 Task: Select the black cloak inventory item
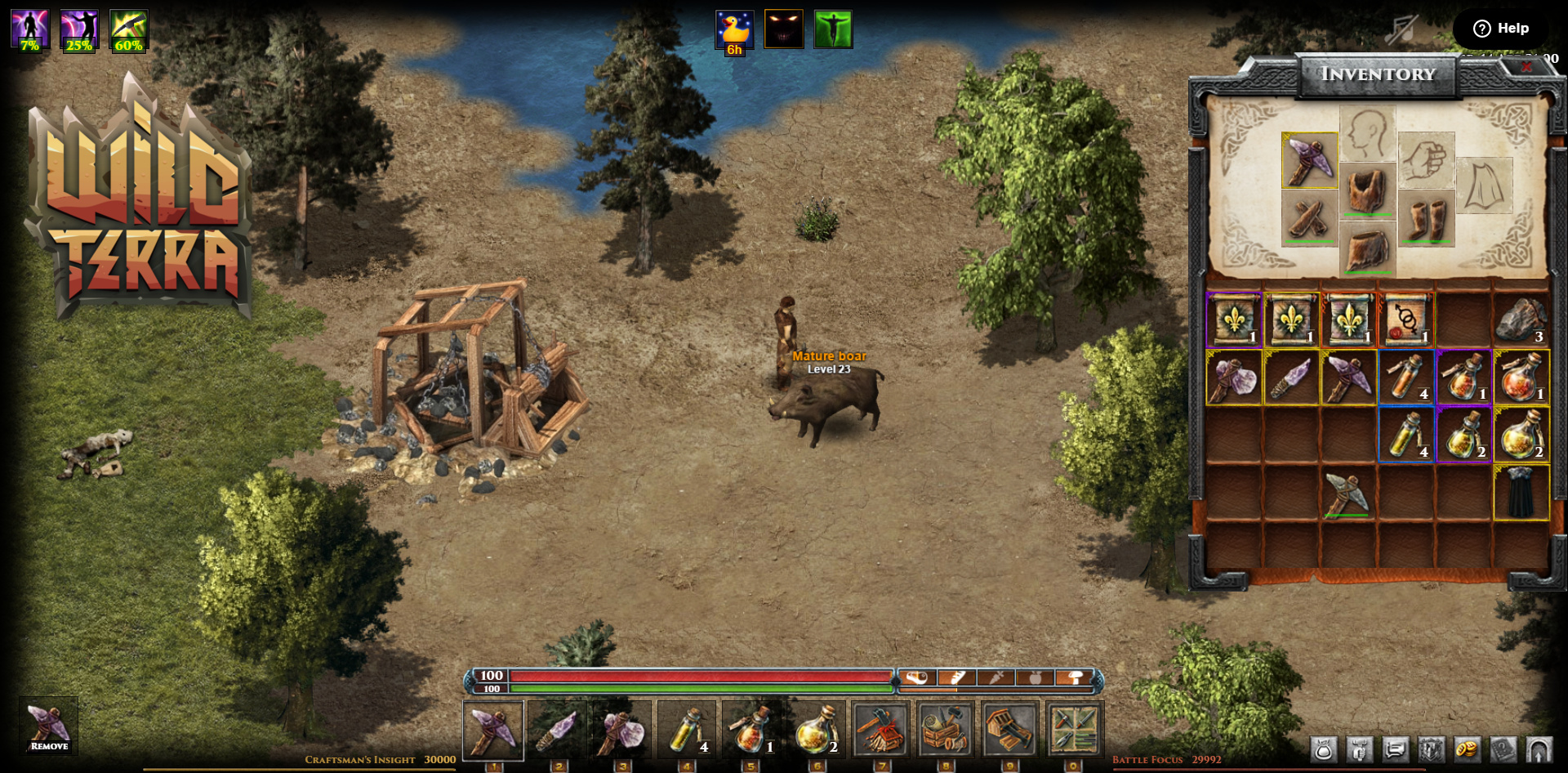[1521, 493]
